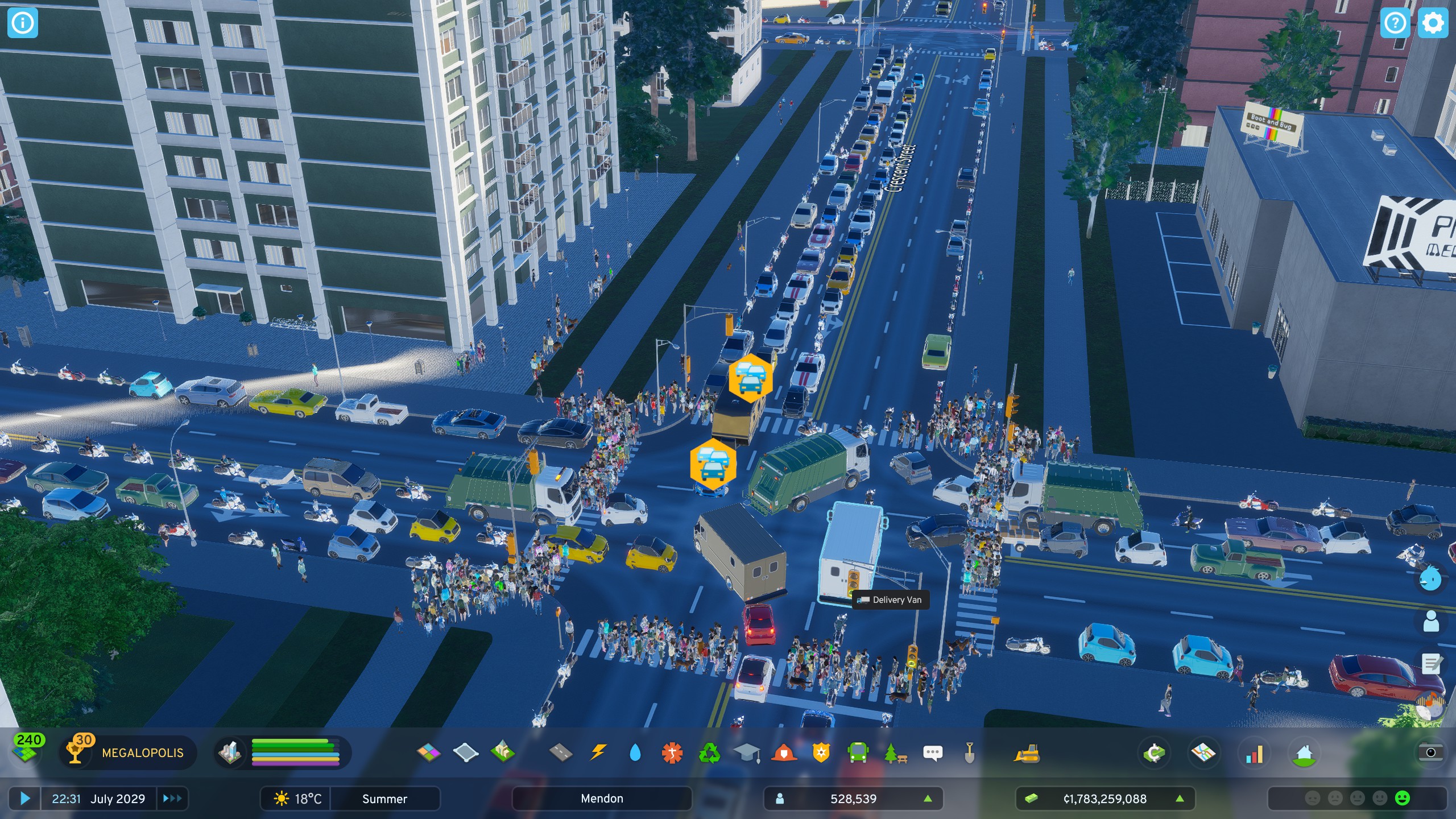Open the Water & Sewage menu

pyautogui.click(x=635, y=752)
